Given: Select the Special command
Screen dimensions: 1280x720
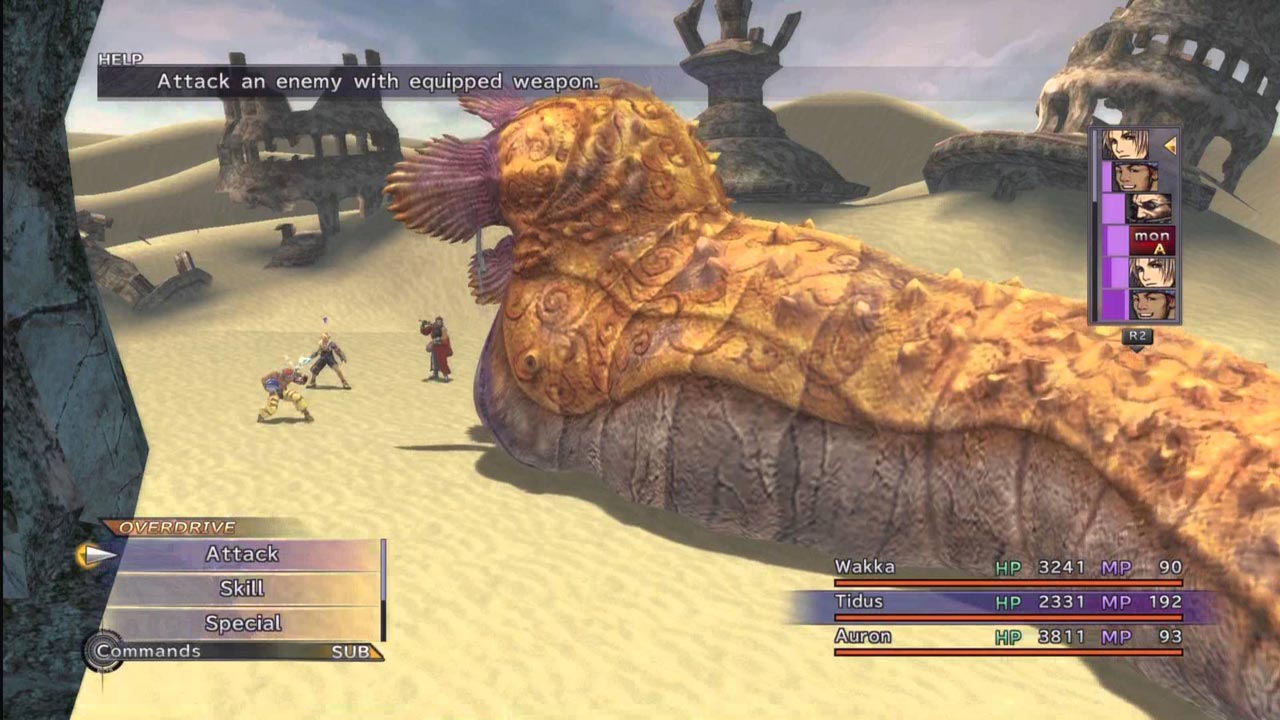Looking at the screenshot, I should 242,623.
